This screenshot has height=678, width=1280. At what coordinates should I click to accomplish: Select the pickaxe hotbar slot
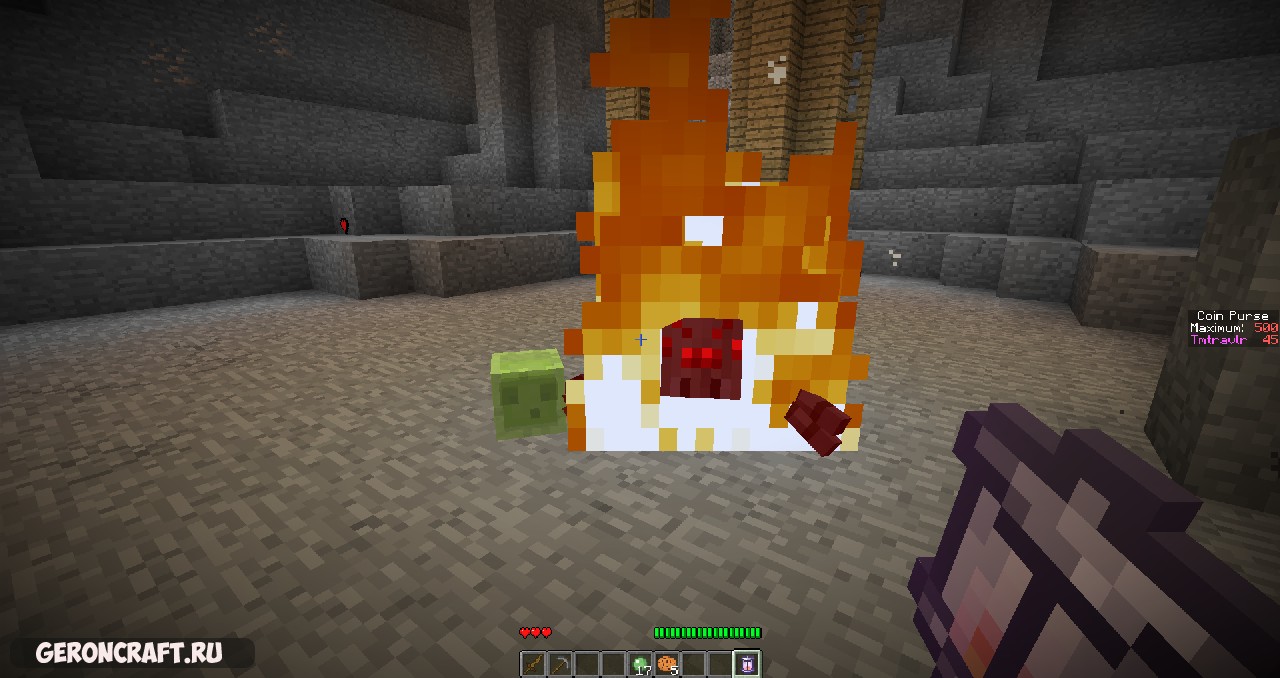560,663
